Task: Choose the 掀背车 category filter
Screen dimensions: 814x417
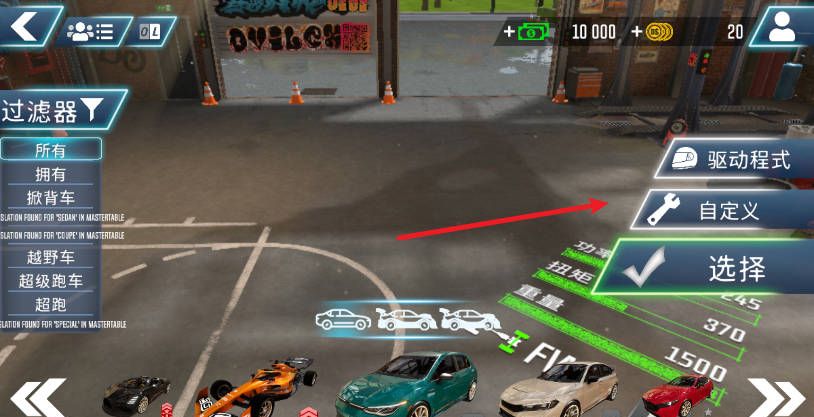Action: pyautogui.click(x=51, y=197)
